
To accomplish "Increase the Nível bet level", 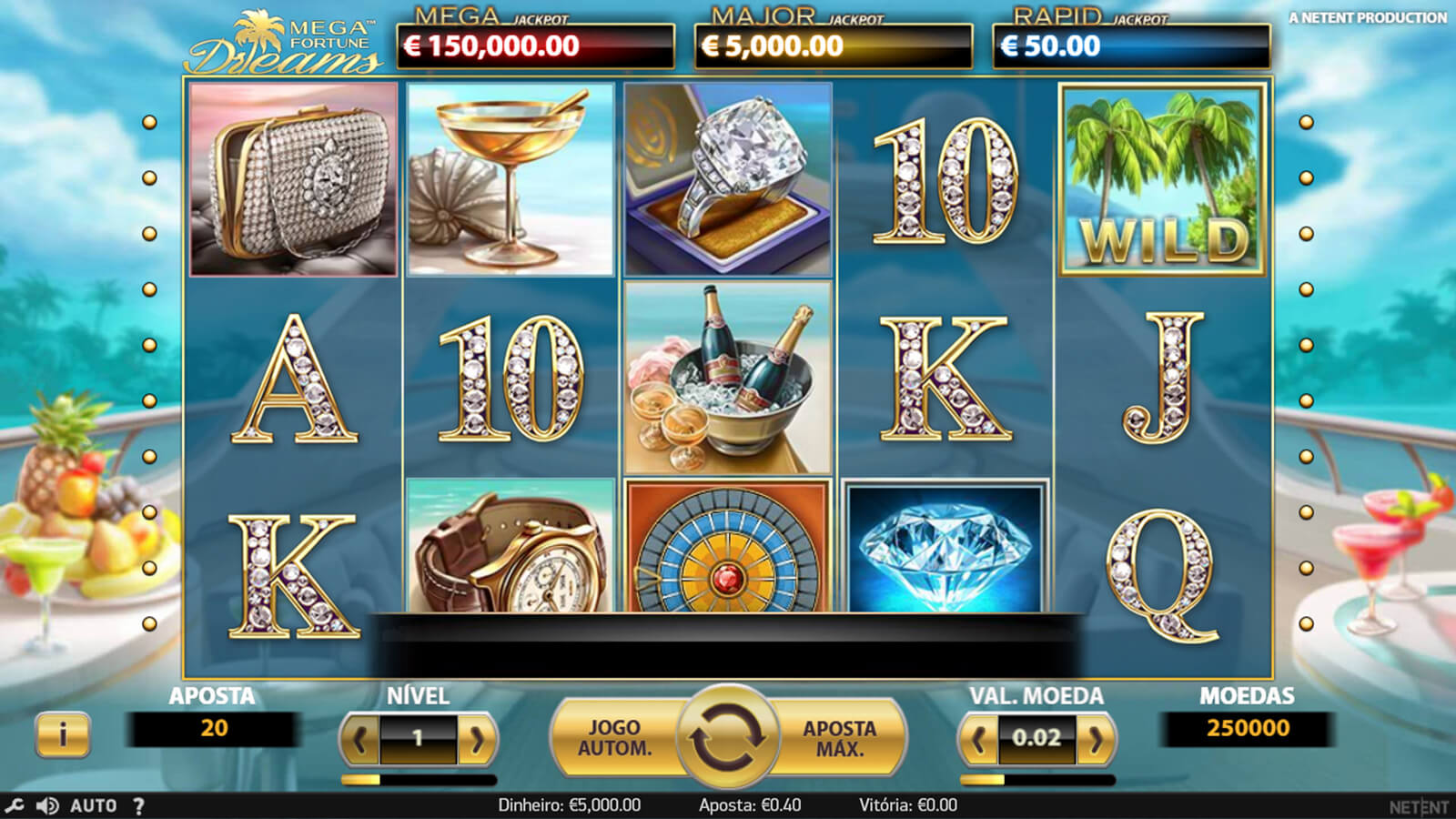I will pos(477,740).
